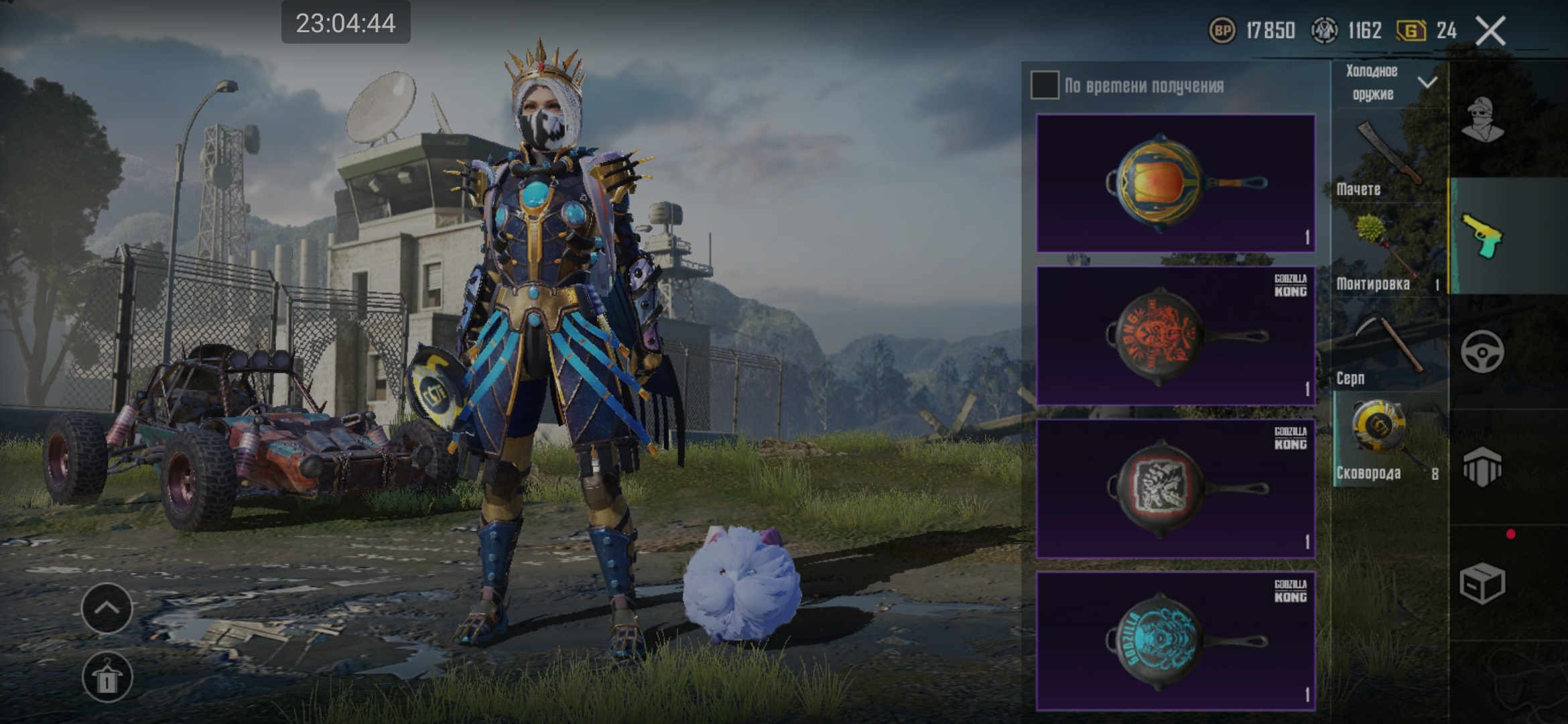Close the inventory screen
The image size is (1568, 724).
pos(1490,31)
